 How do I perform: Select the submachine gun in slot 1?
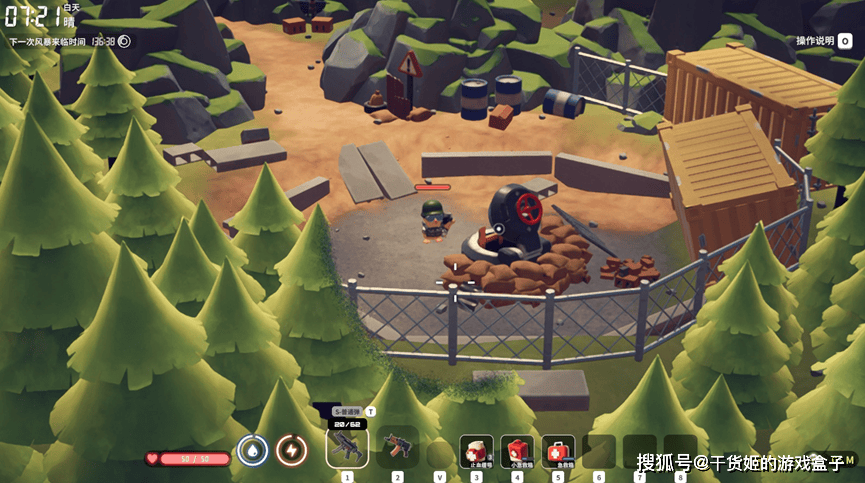(x=347, y=446)
